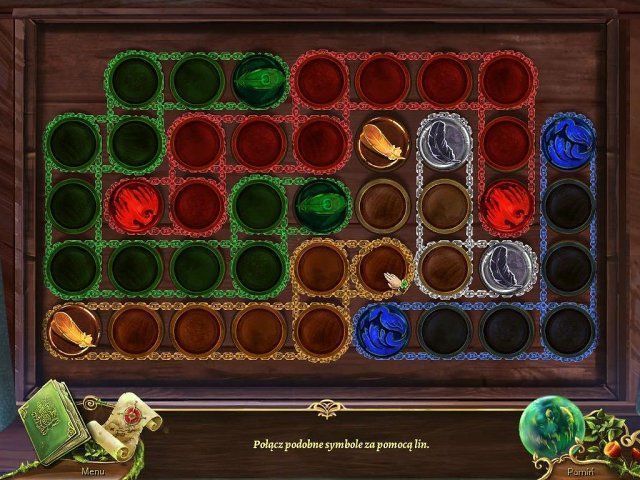Select the blue swirl token beside the black tiles row

point(382,327)
